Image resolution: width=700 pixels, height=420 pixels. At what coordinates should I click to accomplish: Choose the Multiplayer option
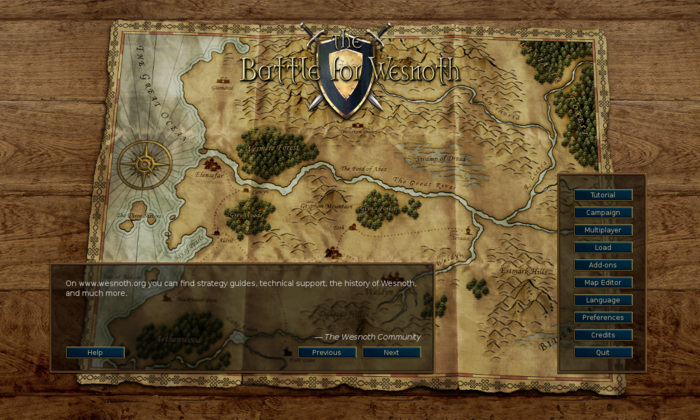coord(603,230)
